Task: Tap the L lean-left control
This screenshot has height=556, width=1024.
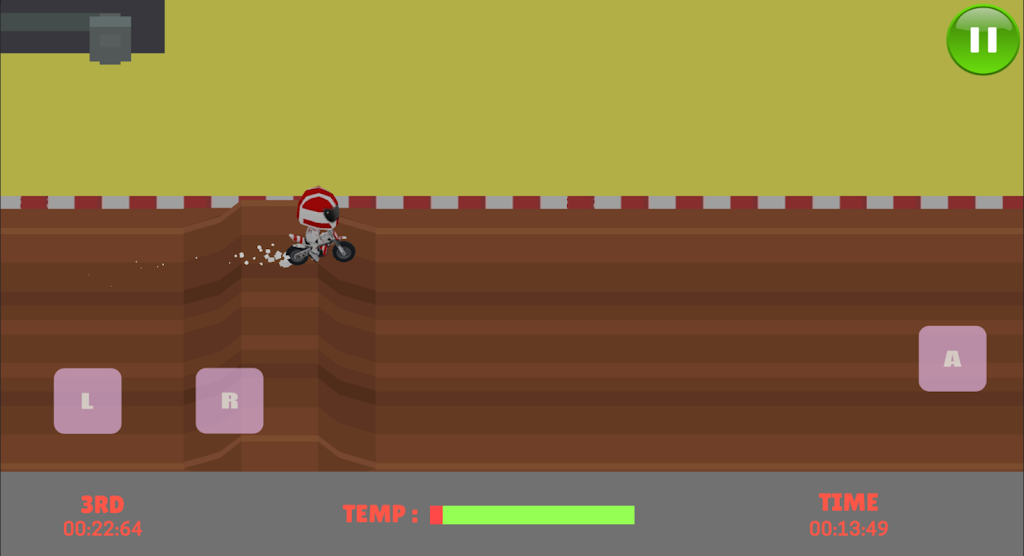Action: pos(88,401)
